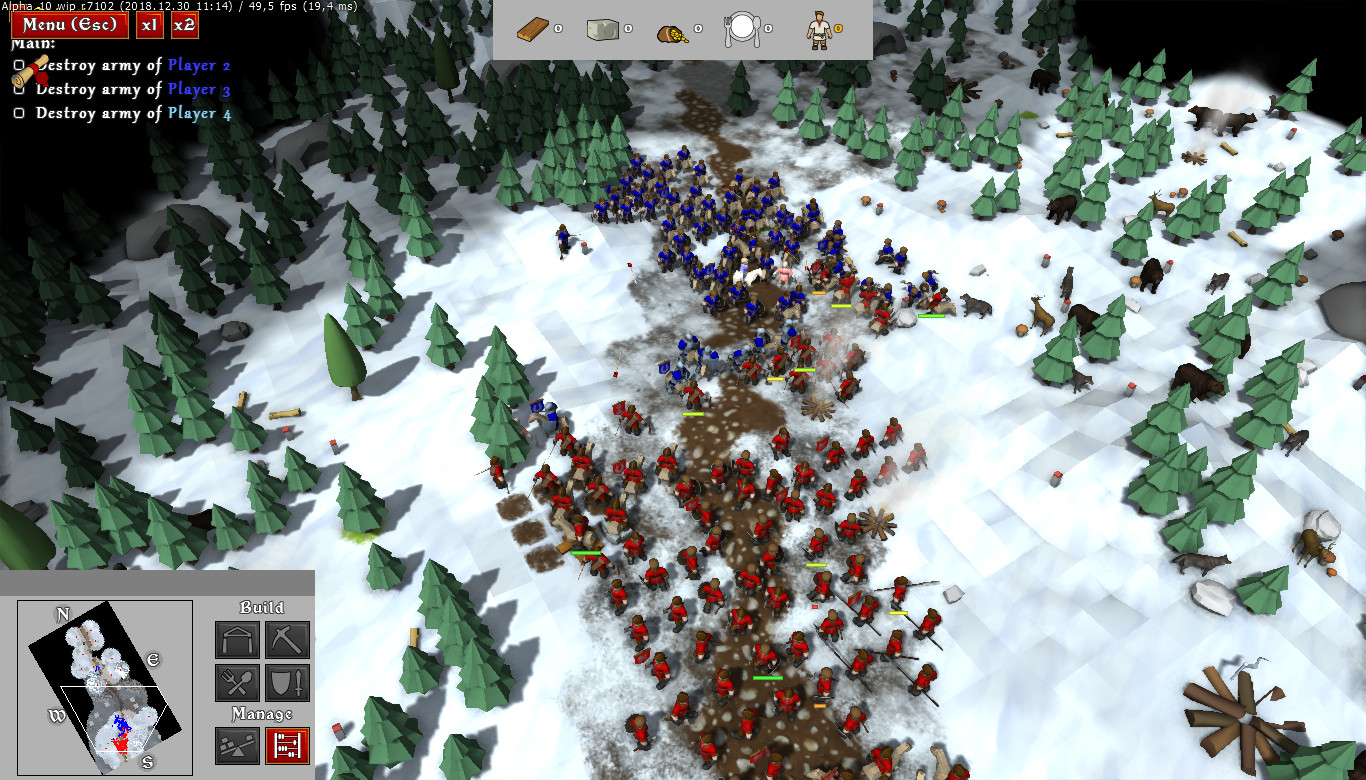The width and height of the screenshot is (1366, 780).
Task: Click the minimap to move the camera
Action: point(105,688)
